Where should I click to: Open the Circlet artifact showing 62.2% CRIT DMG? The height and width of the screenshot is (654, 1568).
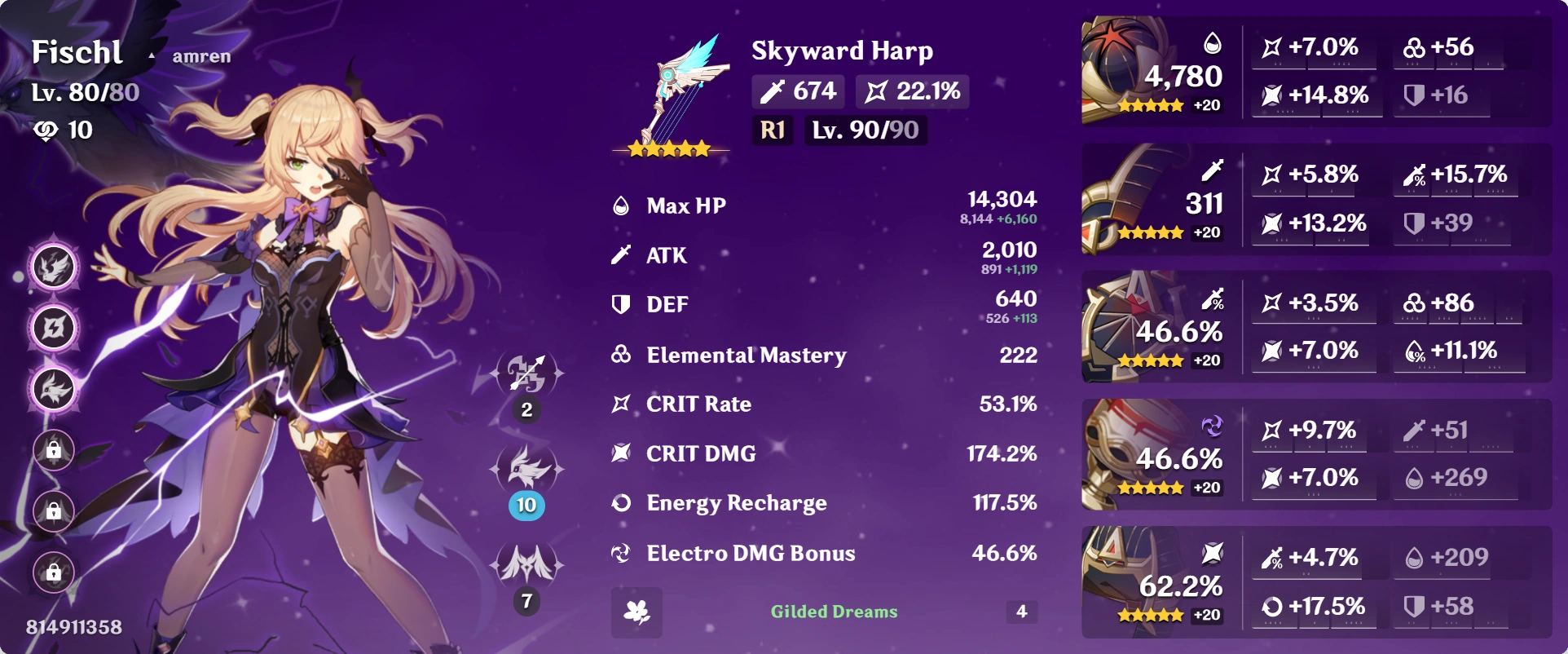pos(1157,581)
